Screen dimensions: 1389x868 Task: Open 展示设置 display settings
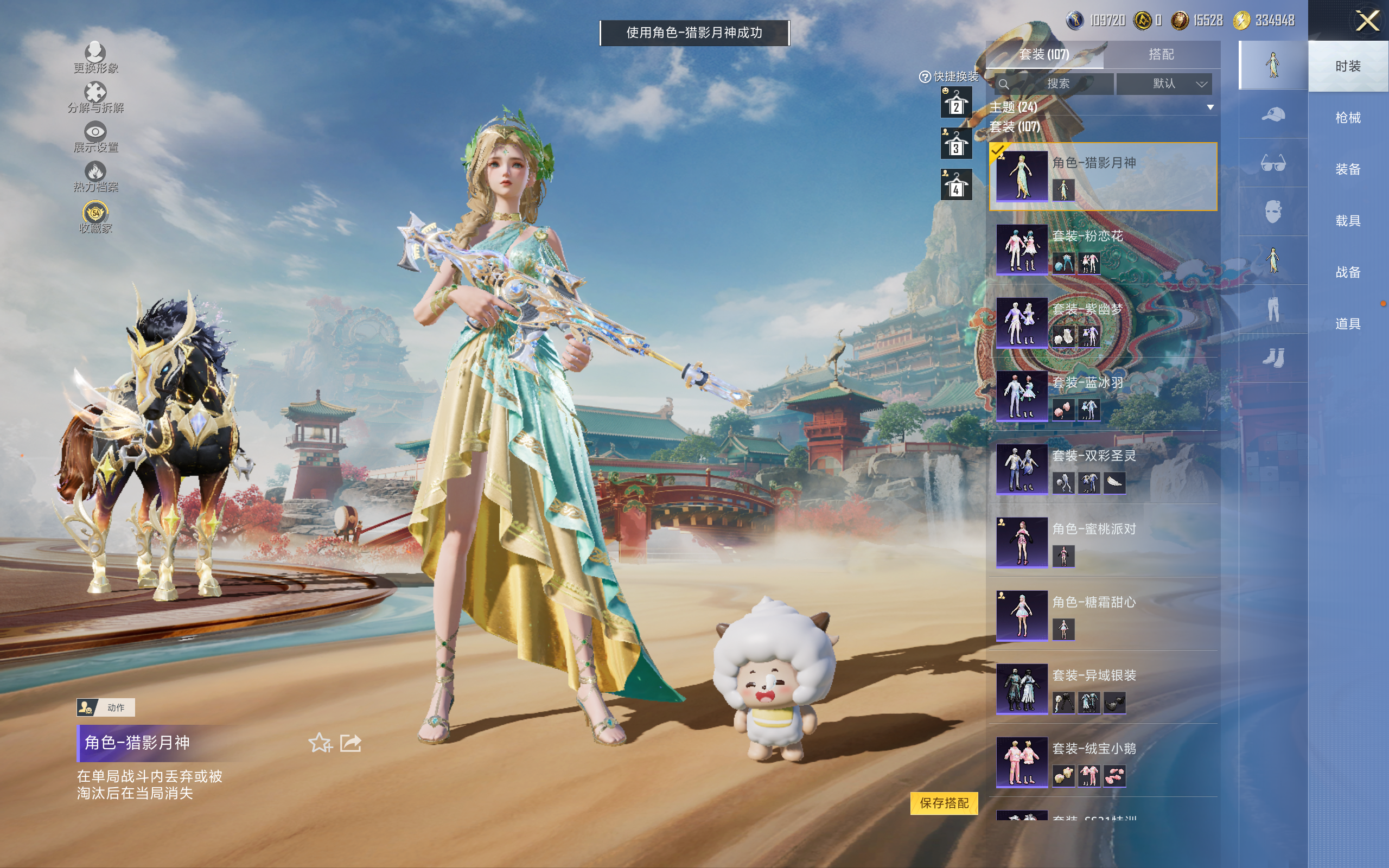(95, 137)
